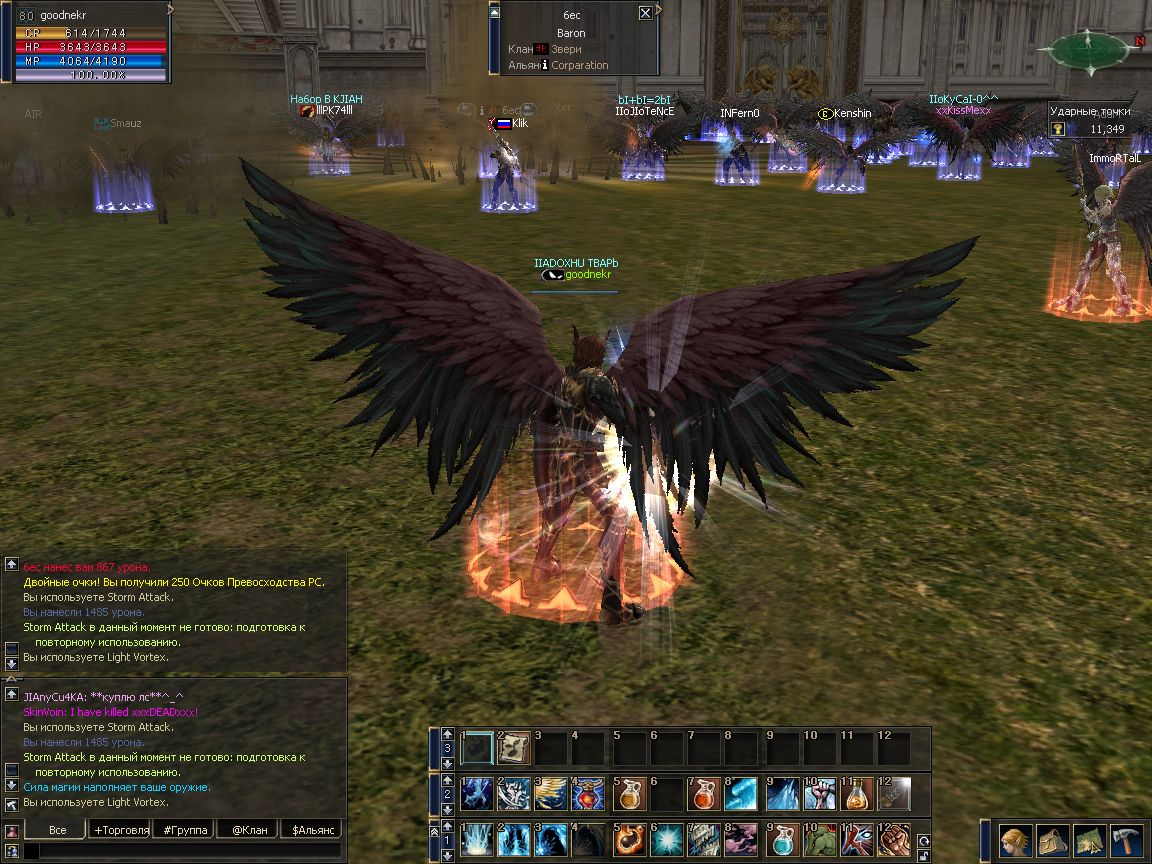
Task: Activate the green ogre skill icon
Action: pos(821,840)
